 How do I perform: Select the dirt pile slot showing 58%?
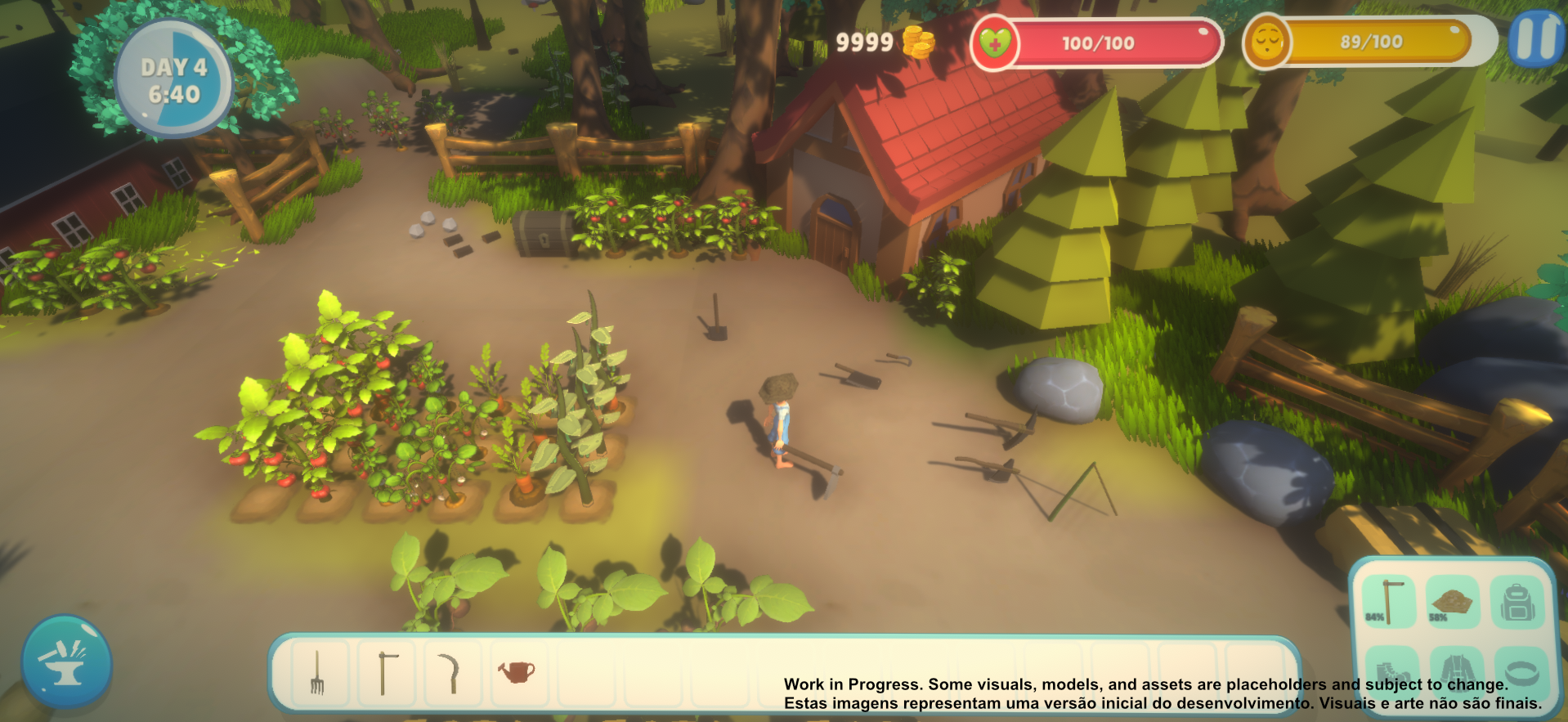click(x=1452, y=602)
